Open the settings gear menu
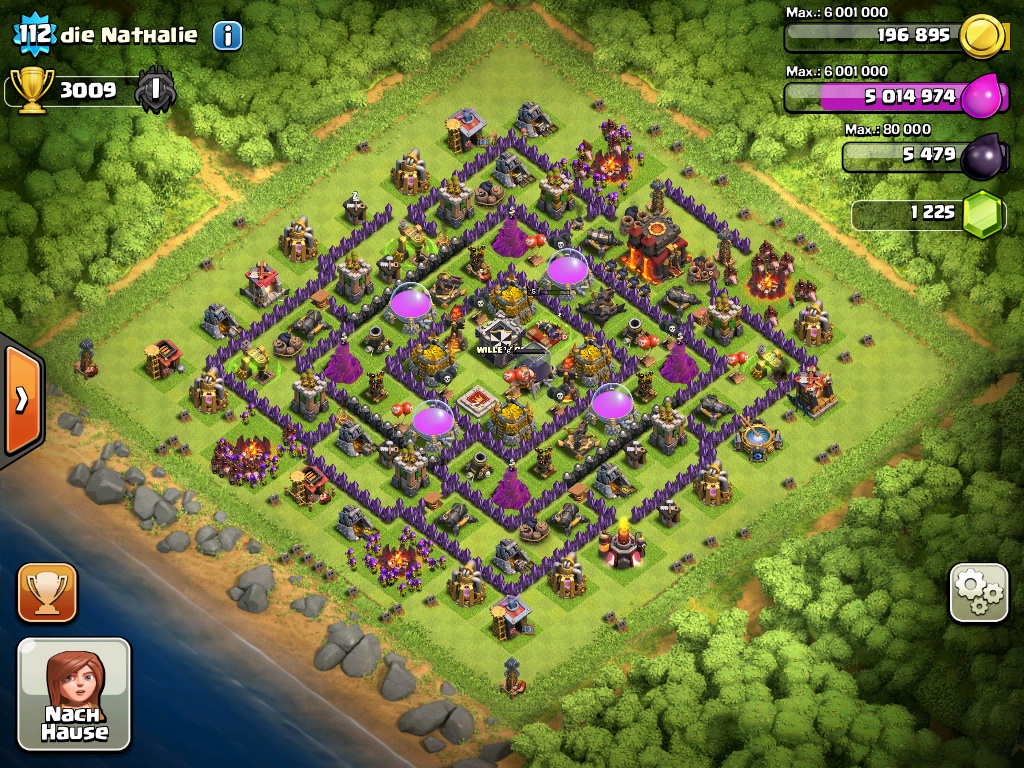Screen dimensions: 1024x768 point(978,593)
